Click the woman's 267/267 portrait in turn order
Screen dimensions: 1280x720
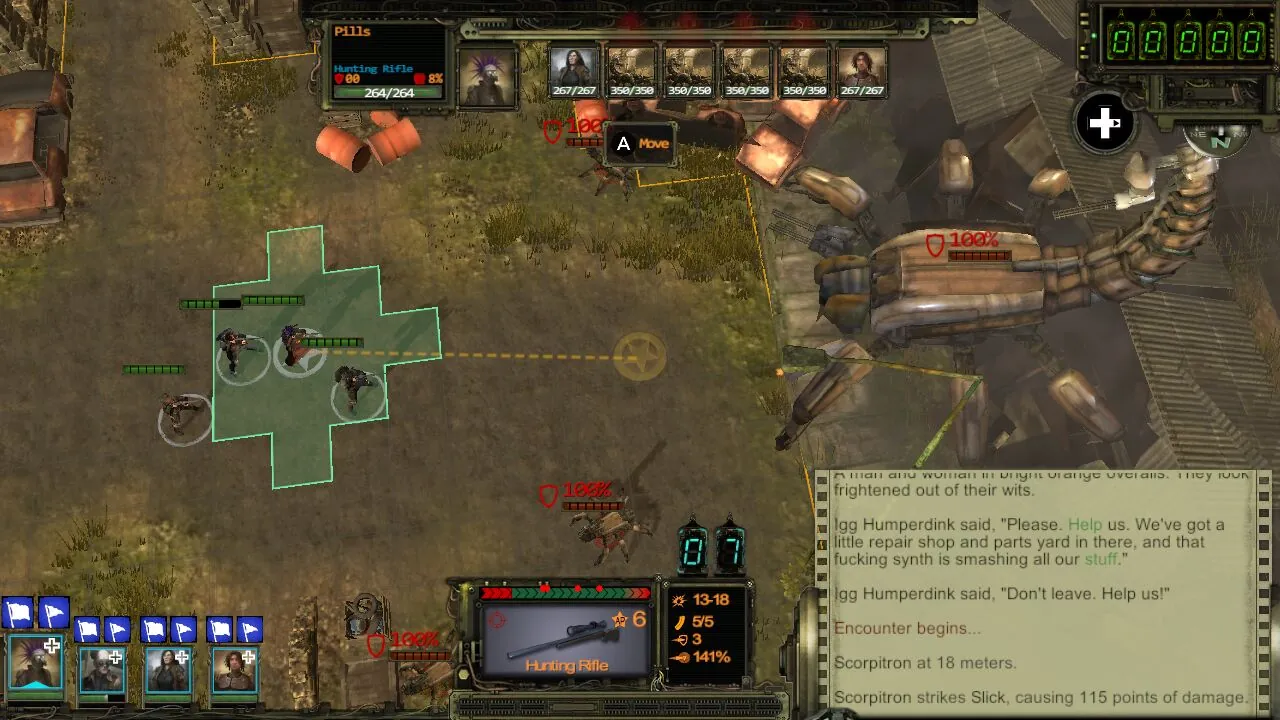point(573,65)
